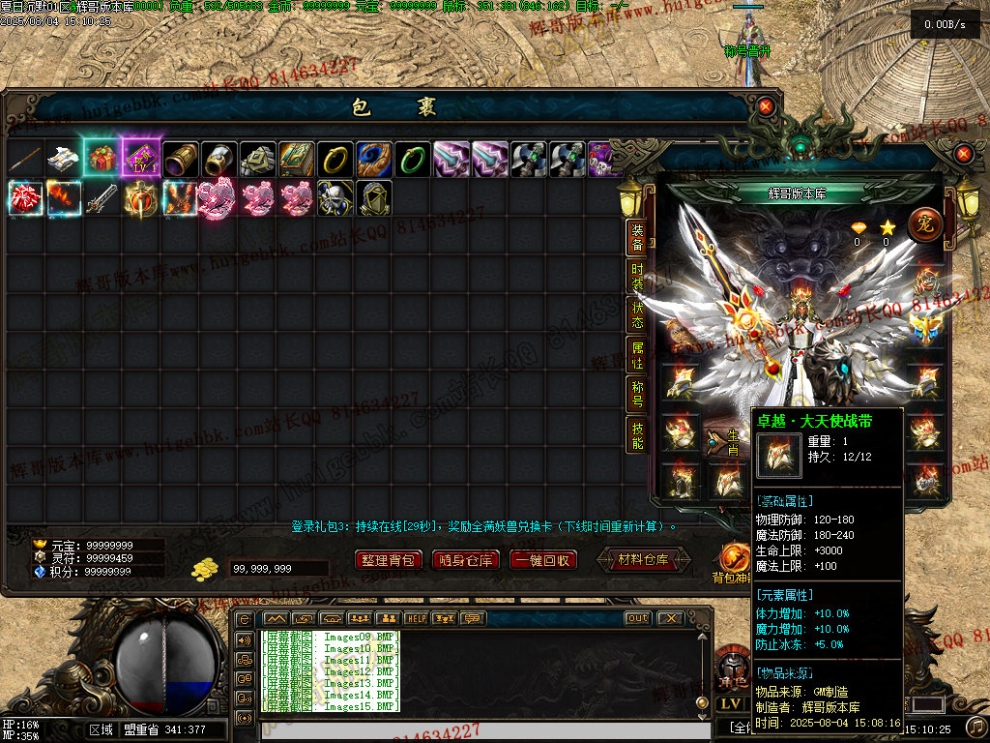Viewport: 990px width, 743px height.
Task: Click the 整理背包 sort bag button
Action: pyautogui.click(x=389, y=560)
